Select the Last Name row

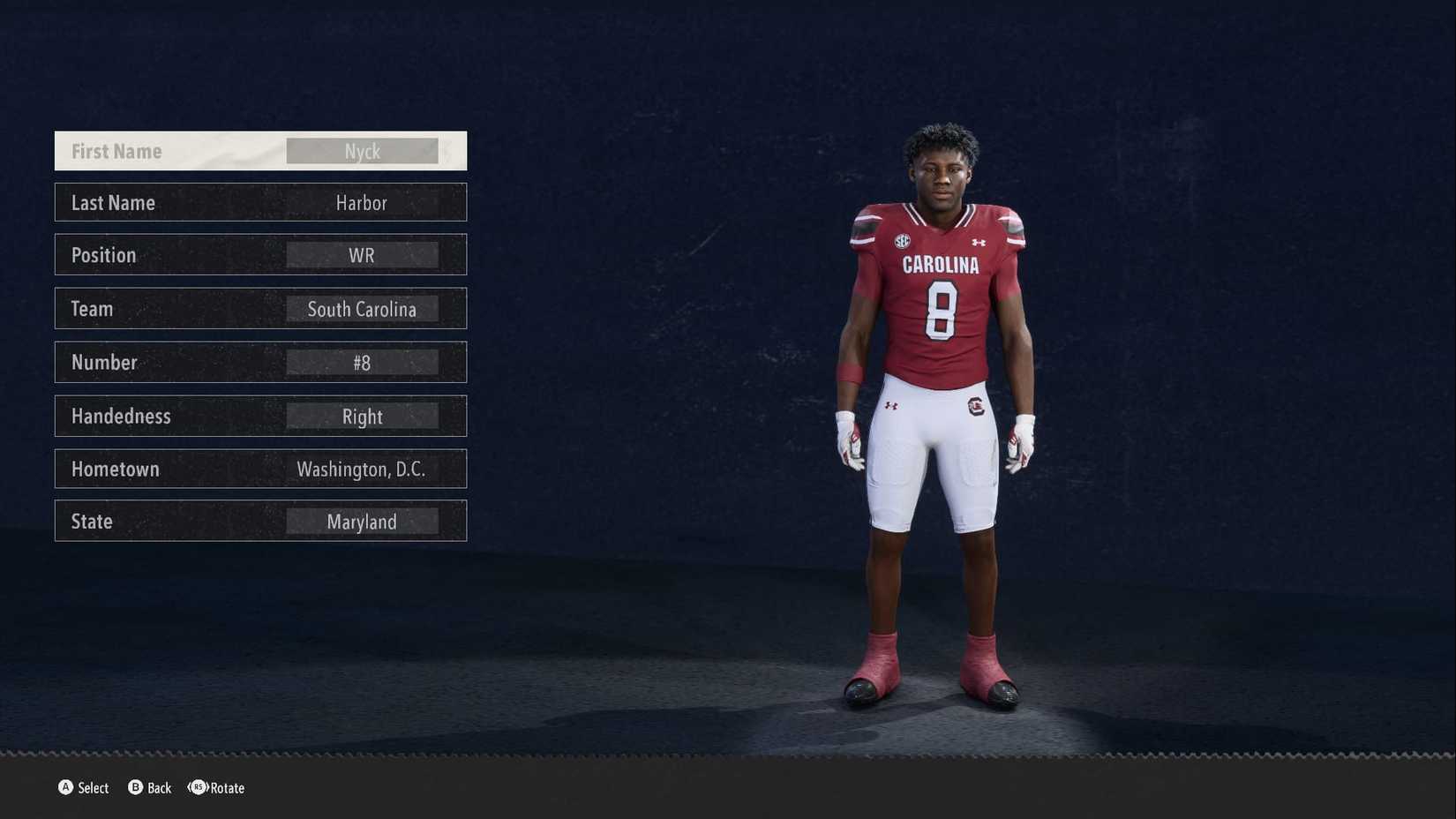(x=260, y=202)
